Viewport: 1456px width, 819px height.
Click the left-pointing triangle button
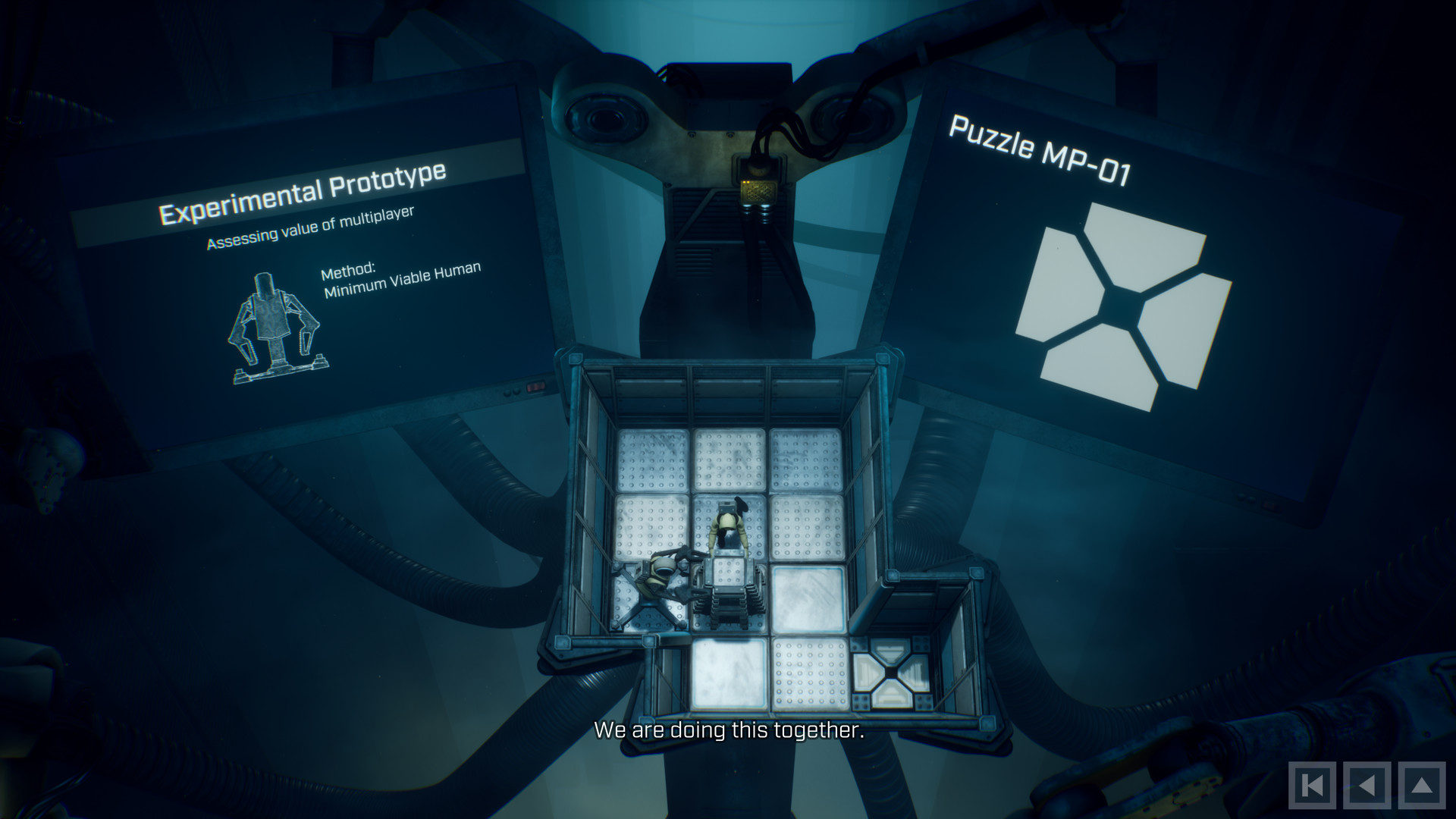[1367, 786]
